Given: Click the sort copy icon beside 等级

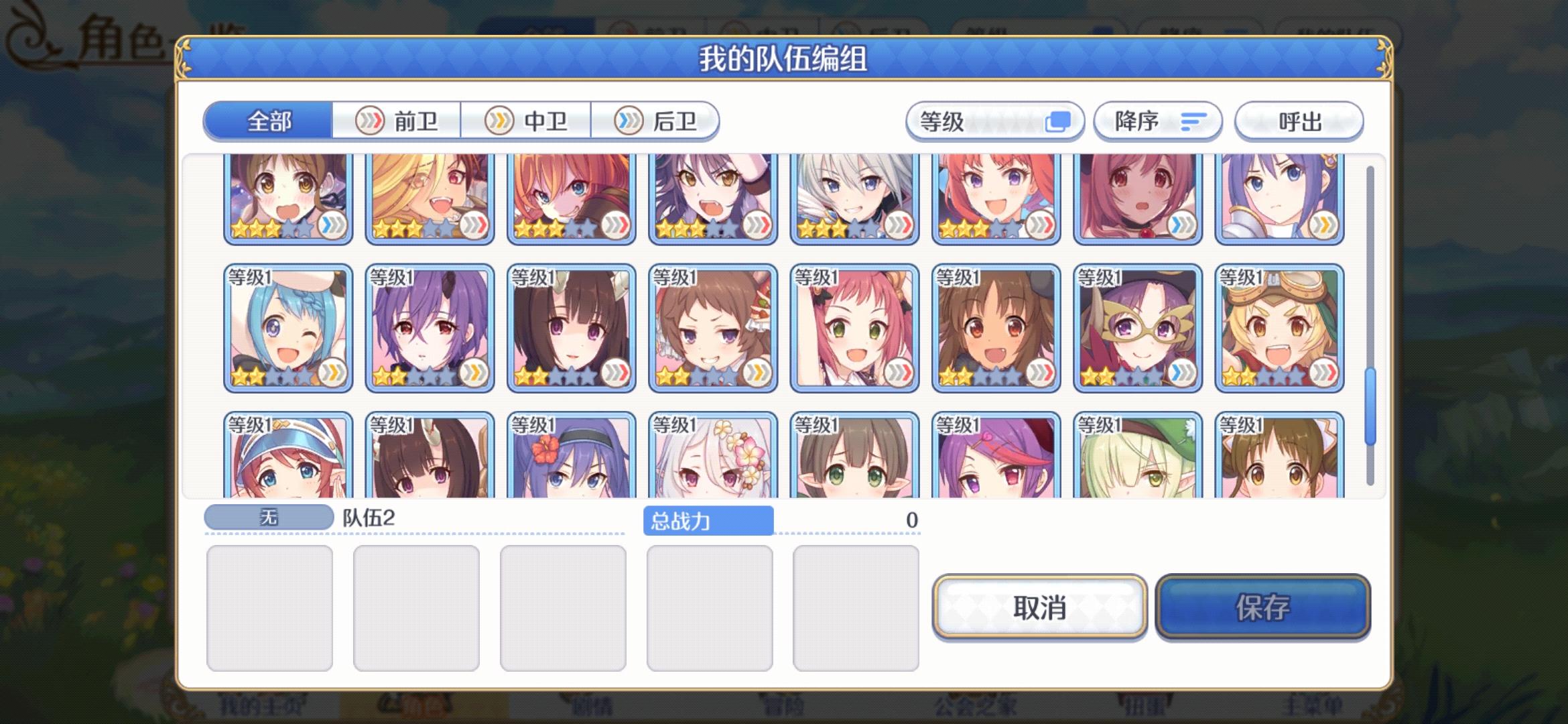Looking at the screenshot, I should [1059, 121].
